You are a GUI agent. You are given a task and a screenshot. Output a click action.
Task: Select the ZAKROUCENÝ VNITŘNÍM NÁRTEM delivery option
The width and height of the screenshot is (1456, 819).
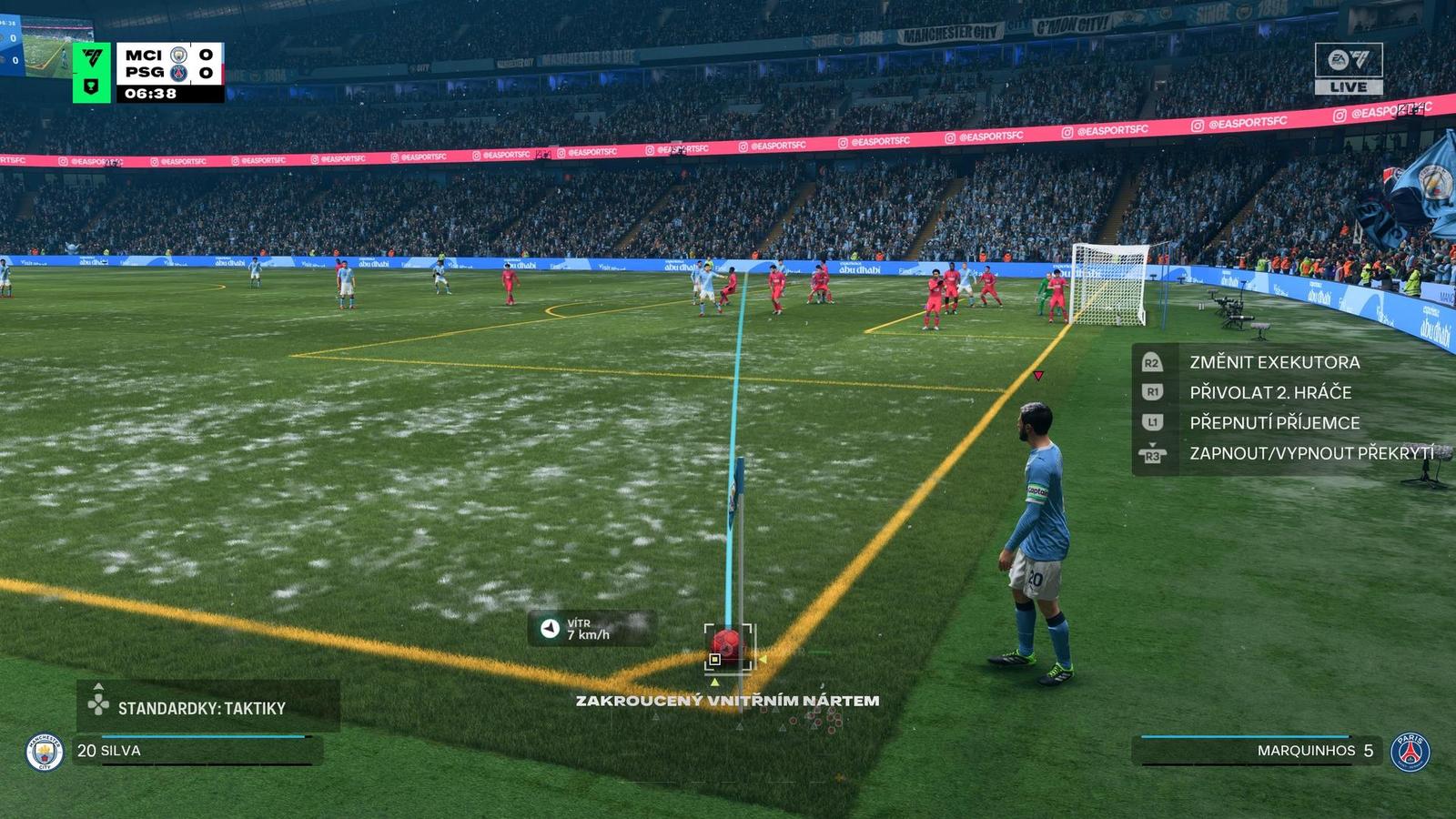[x=727, y=702]
